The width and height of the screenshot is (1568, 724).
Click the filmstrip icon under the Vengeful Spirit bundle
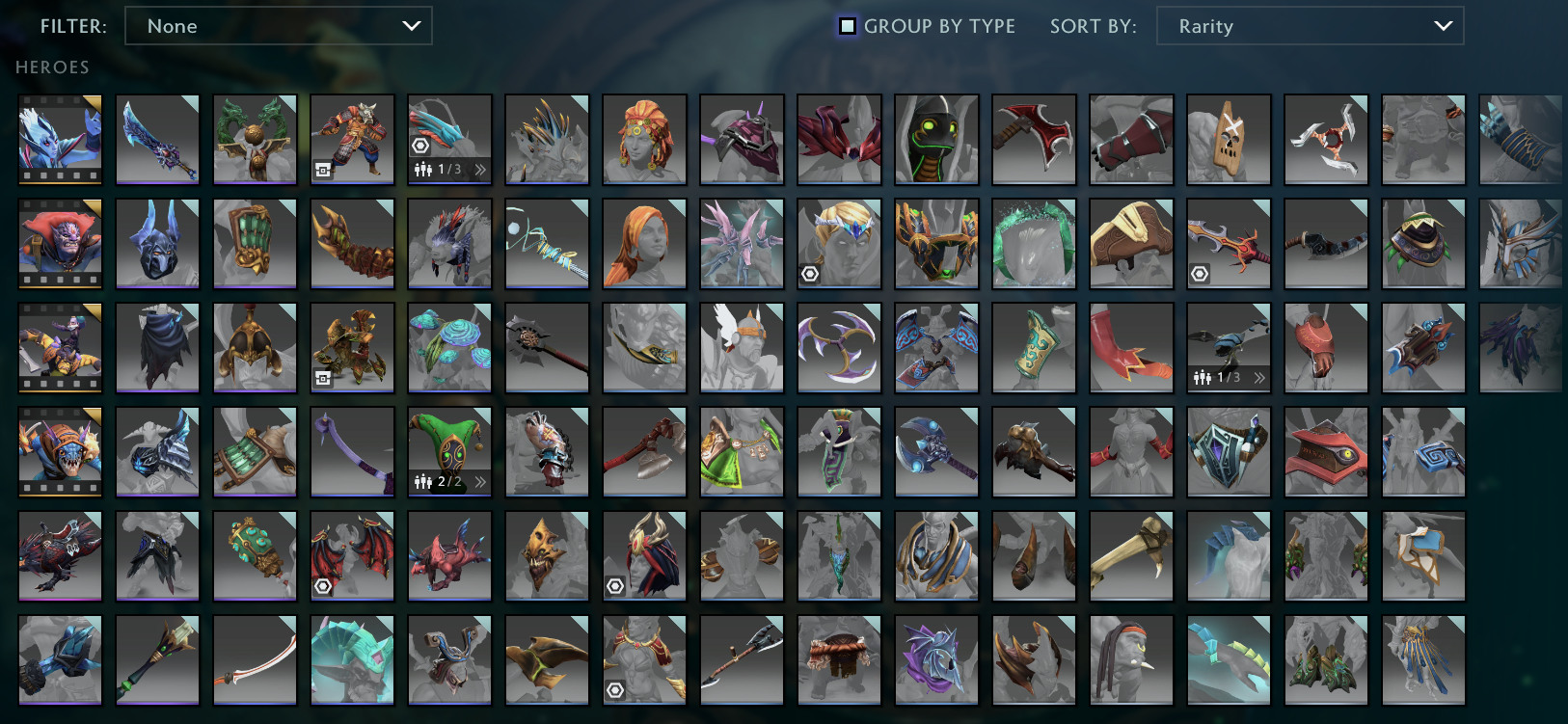click(60, 176)
